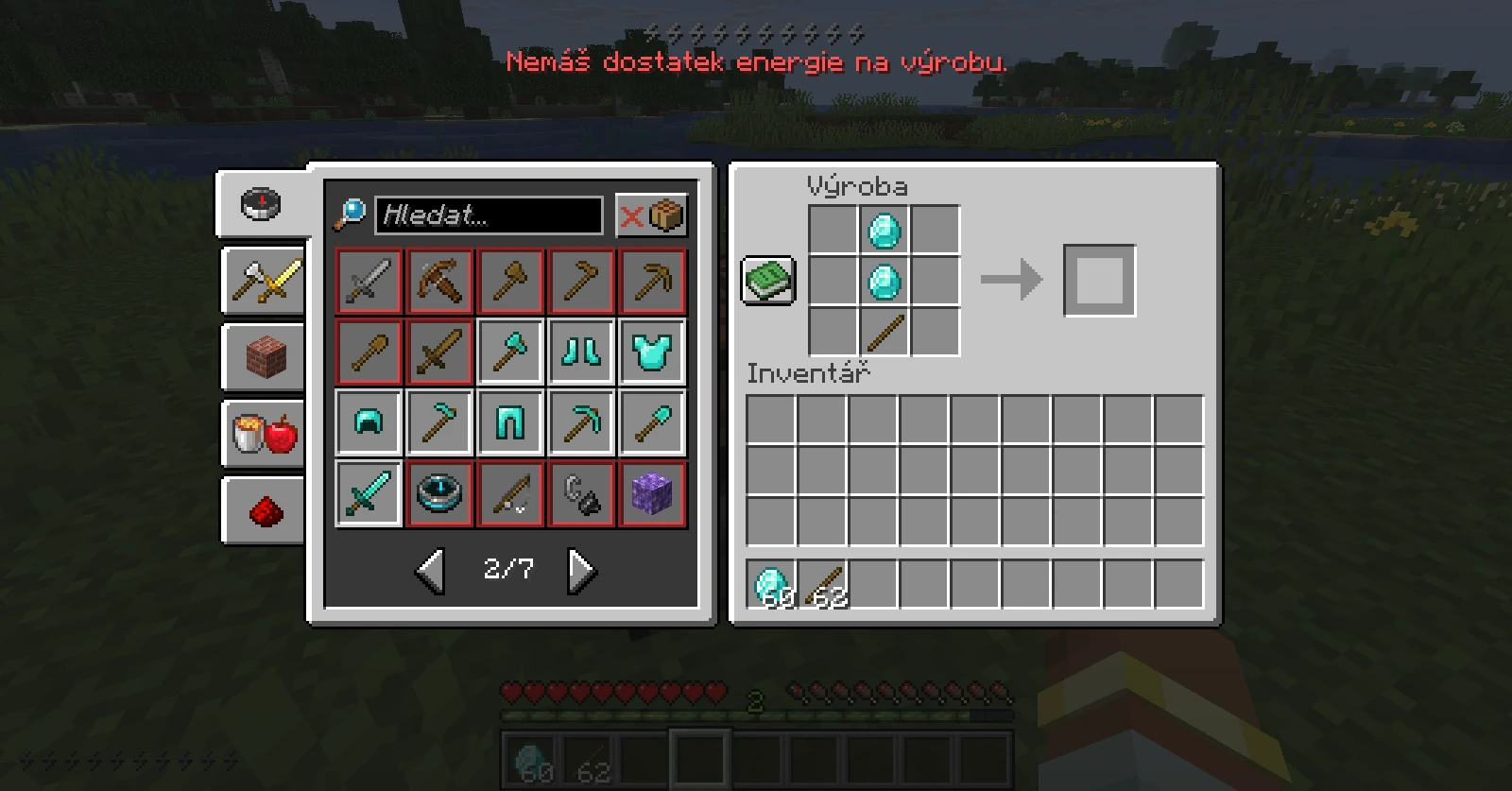Select the shears recipe icon
The width and height of the screenshot is (1512, 791).
coord(581,494)
